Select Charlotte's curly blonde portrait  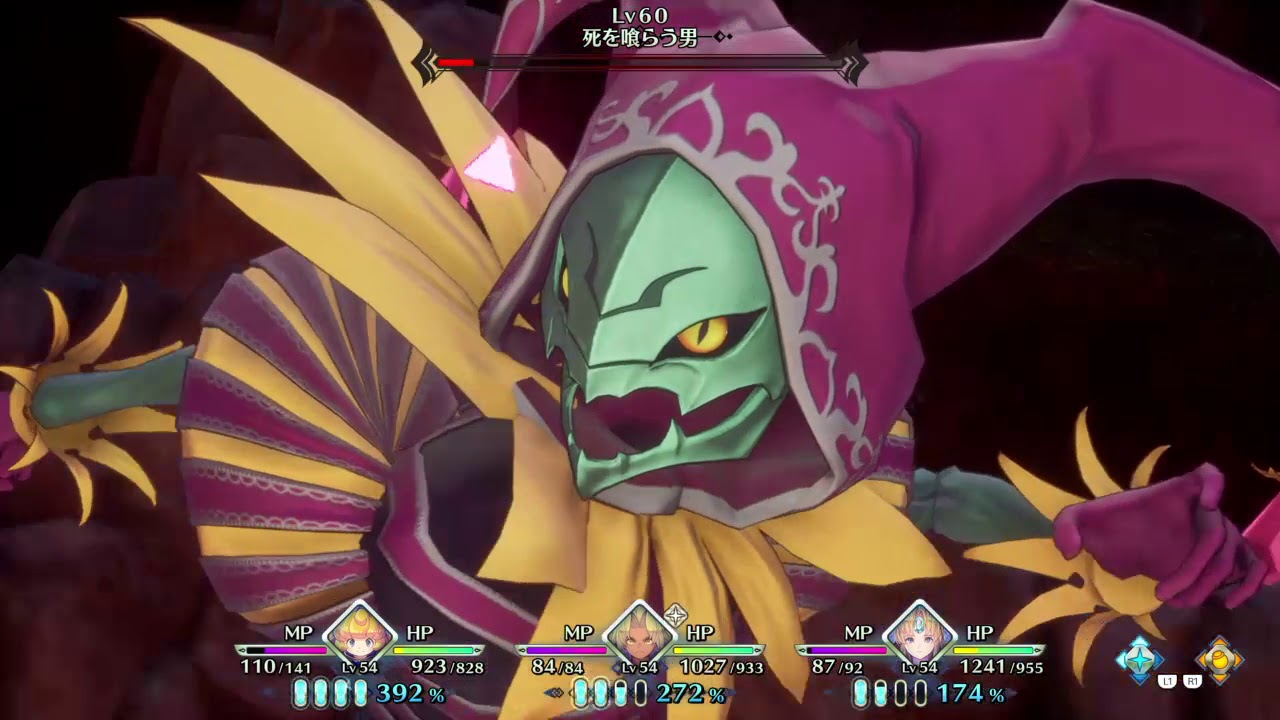coord(358,633)
